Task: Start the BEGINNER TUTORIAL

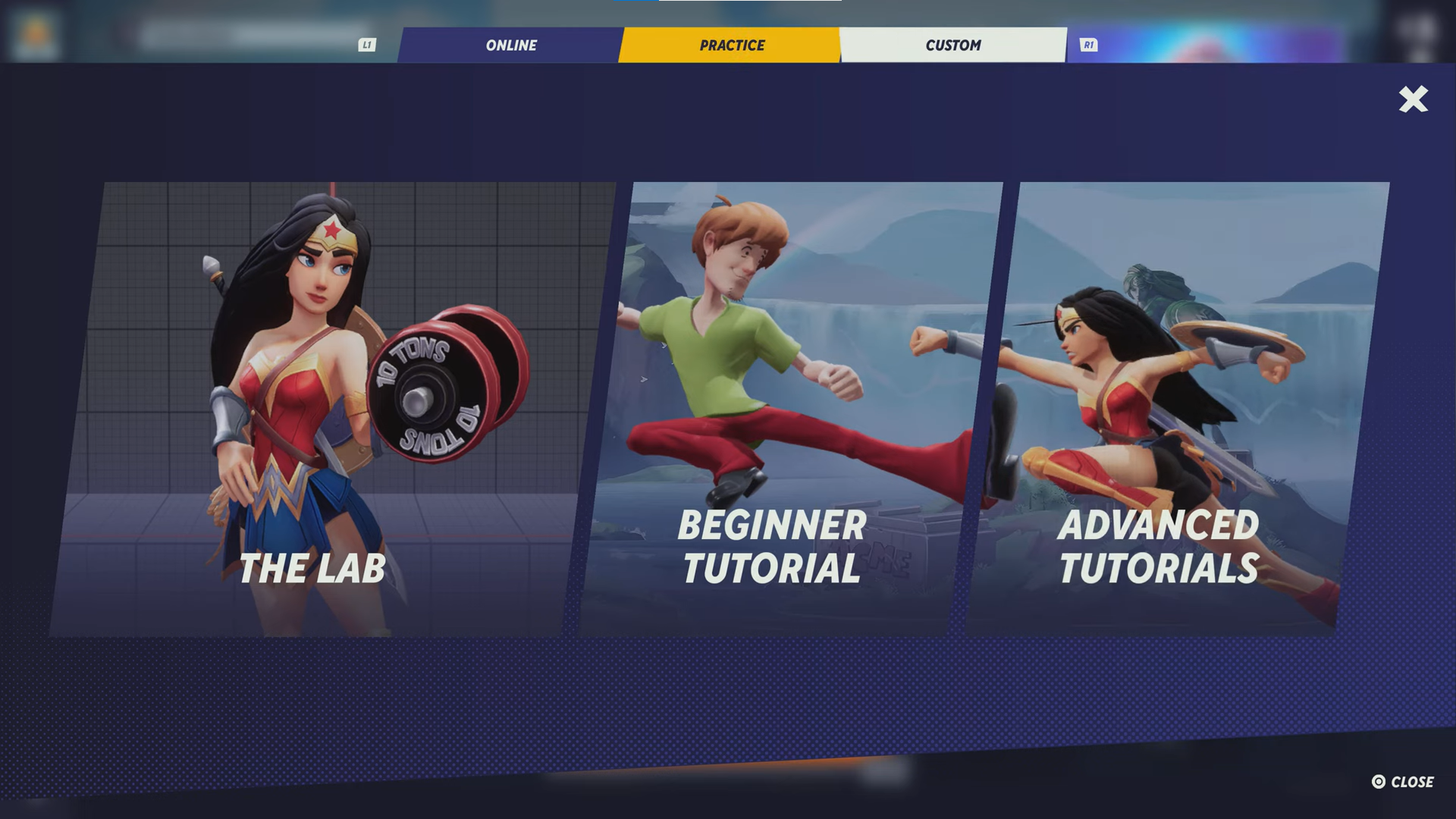Action: (x=792, y=409)
